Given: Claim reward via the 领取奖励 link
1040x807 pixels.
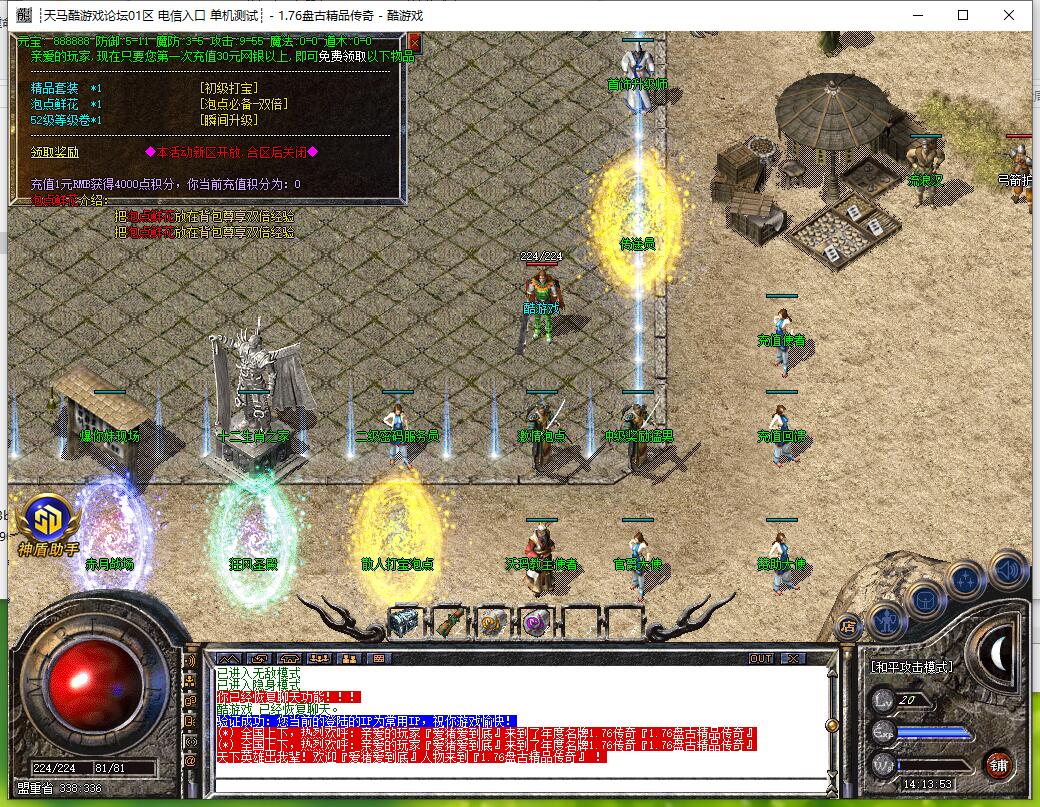Looking at the screenshot, I should click(55, 153).
